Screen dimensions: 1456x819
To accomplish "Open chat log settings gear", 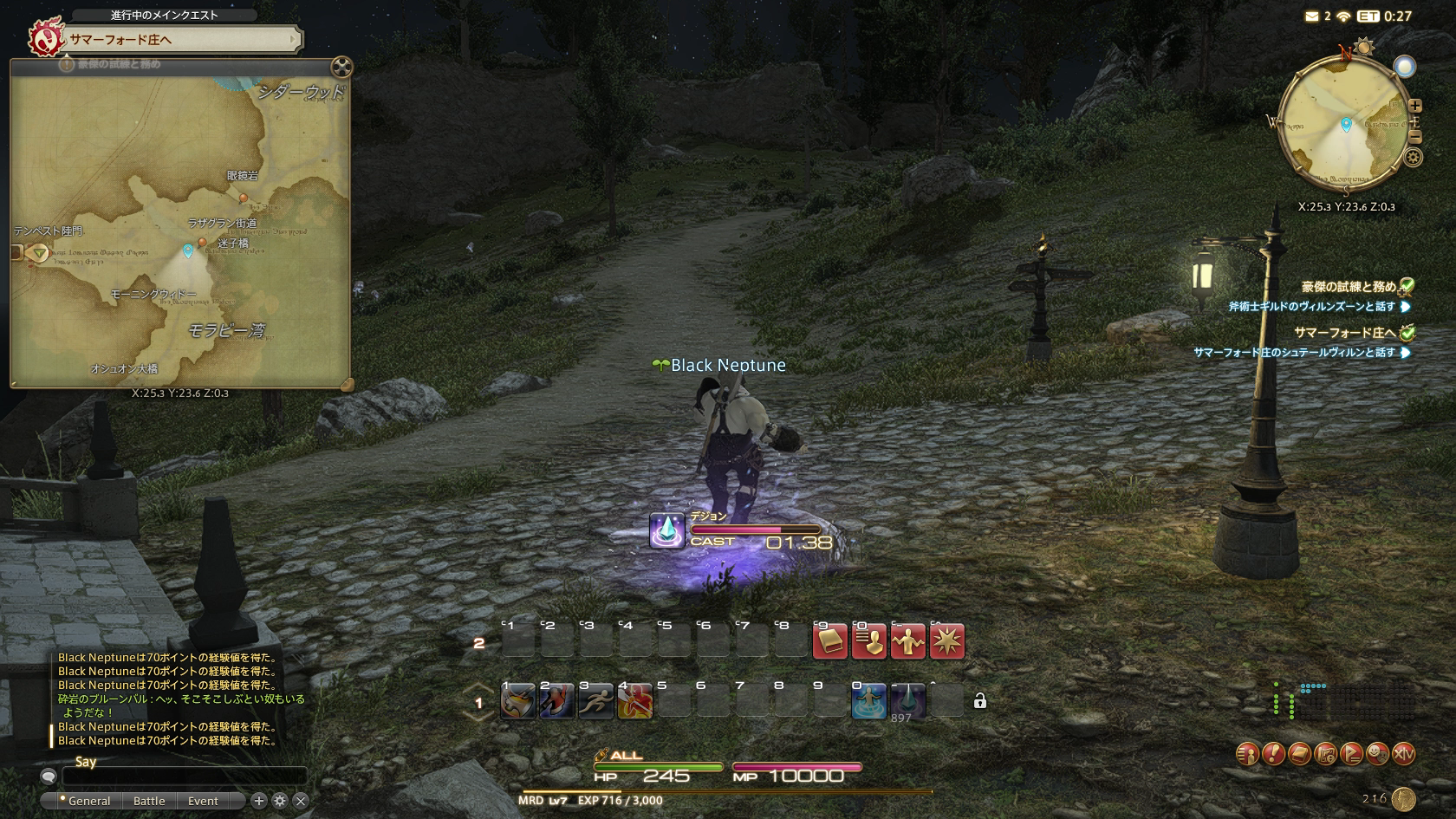I will pyautogui.click(x=280, y=801).
